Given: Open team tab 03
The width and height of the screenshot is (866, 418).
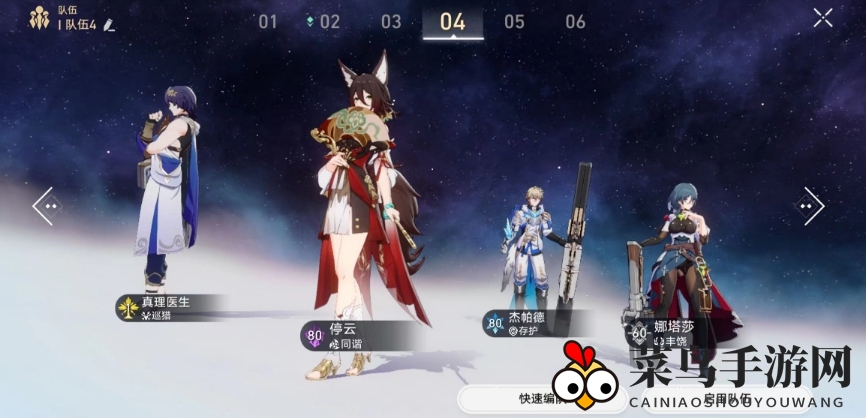Looking at the screenshot, I should point(391,22).
